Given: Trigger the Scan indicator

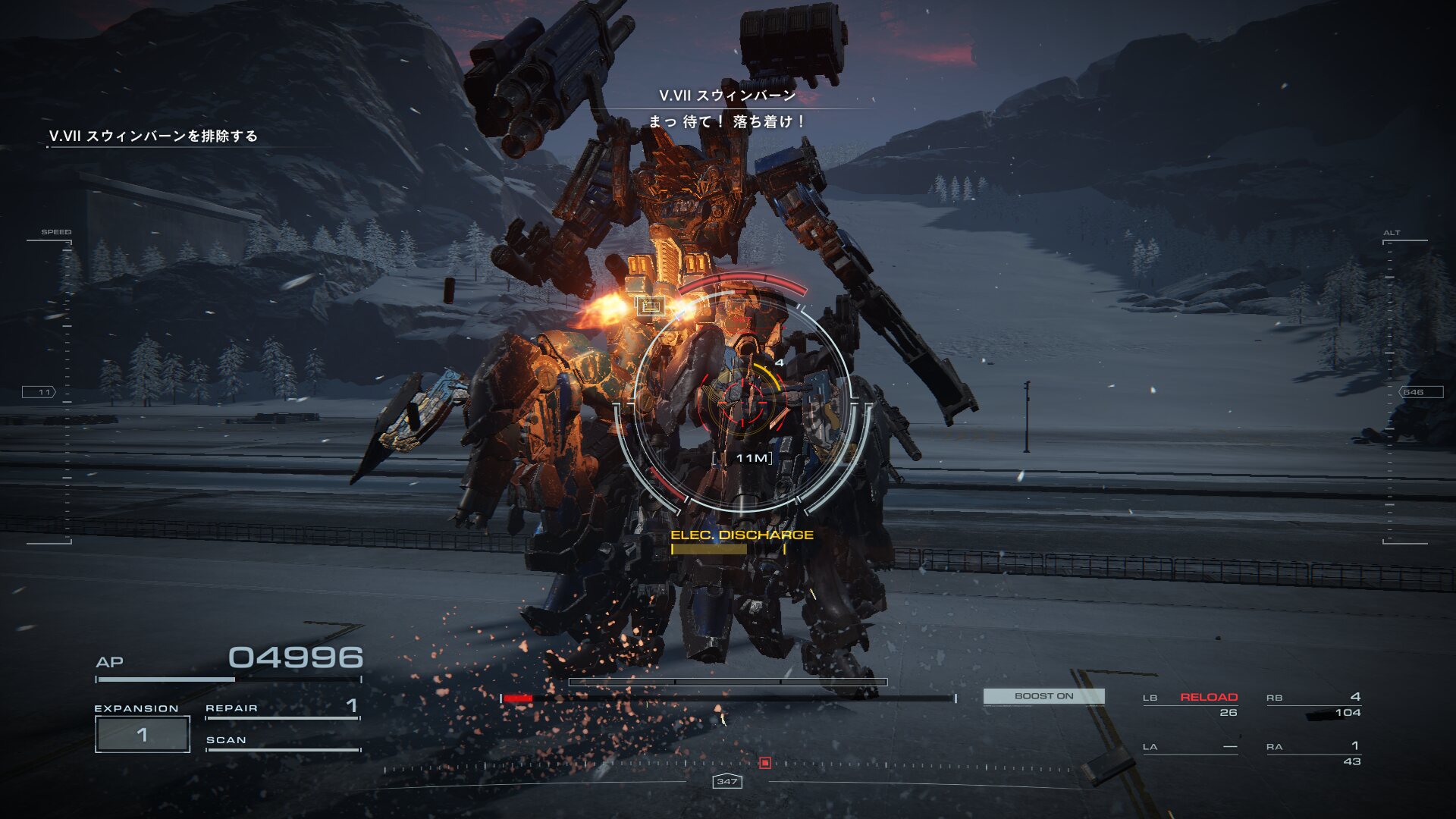Looking at the screenshot, I should pos(282,741).
